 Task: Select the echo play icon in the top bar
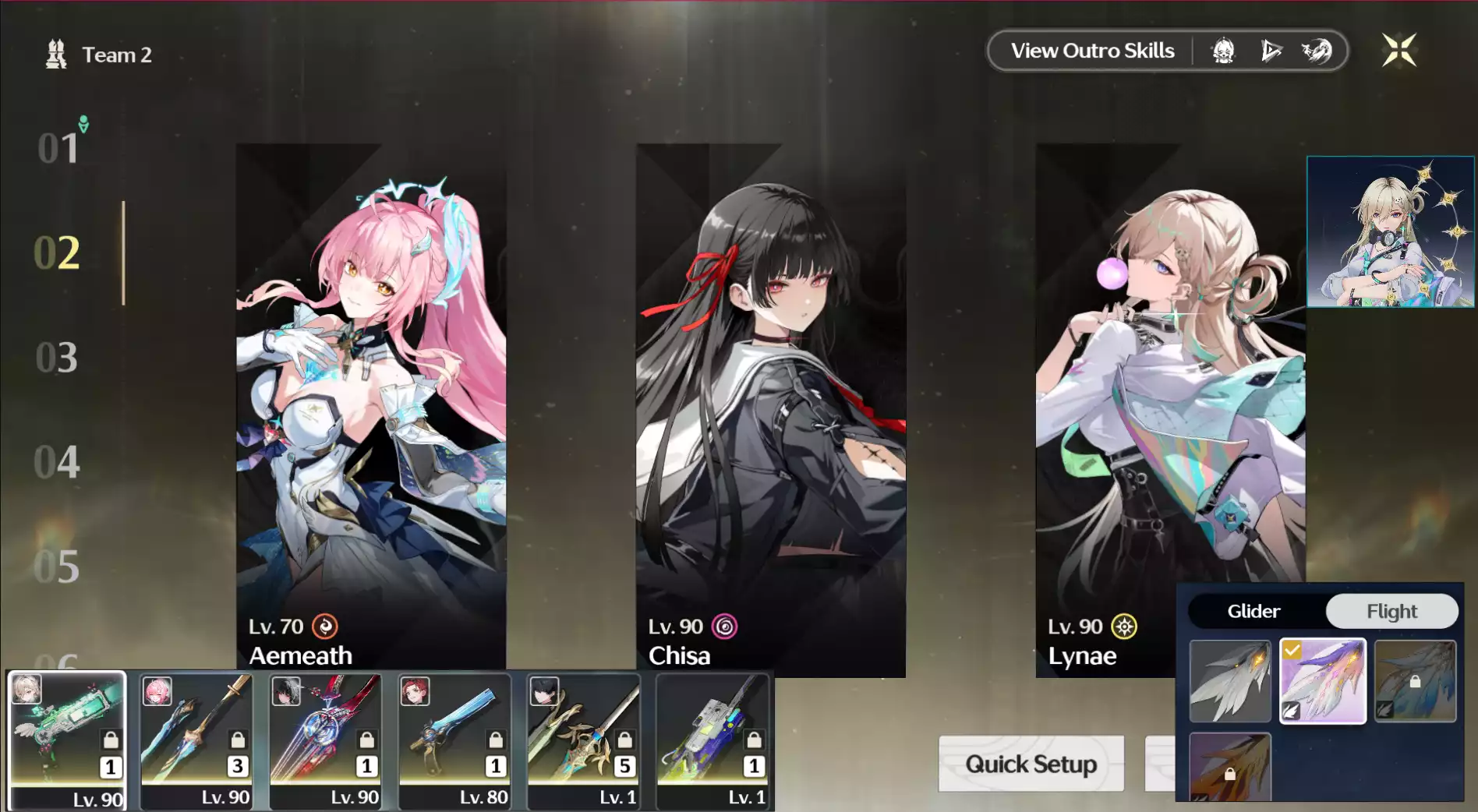(1272, 50)
